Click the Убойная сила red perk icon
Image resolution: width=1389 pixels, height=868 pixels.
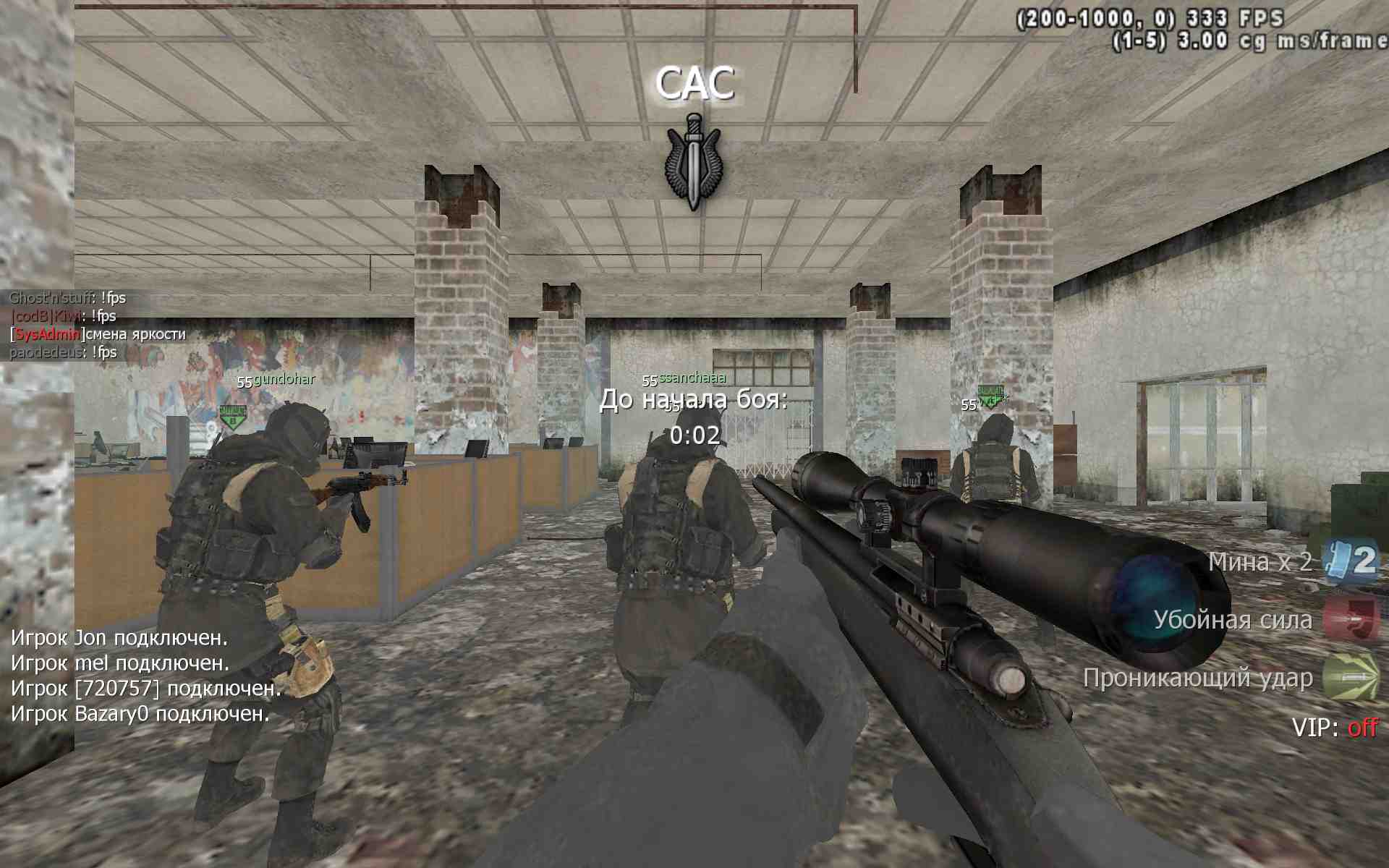(1350, 619)
